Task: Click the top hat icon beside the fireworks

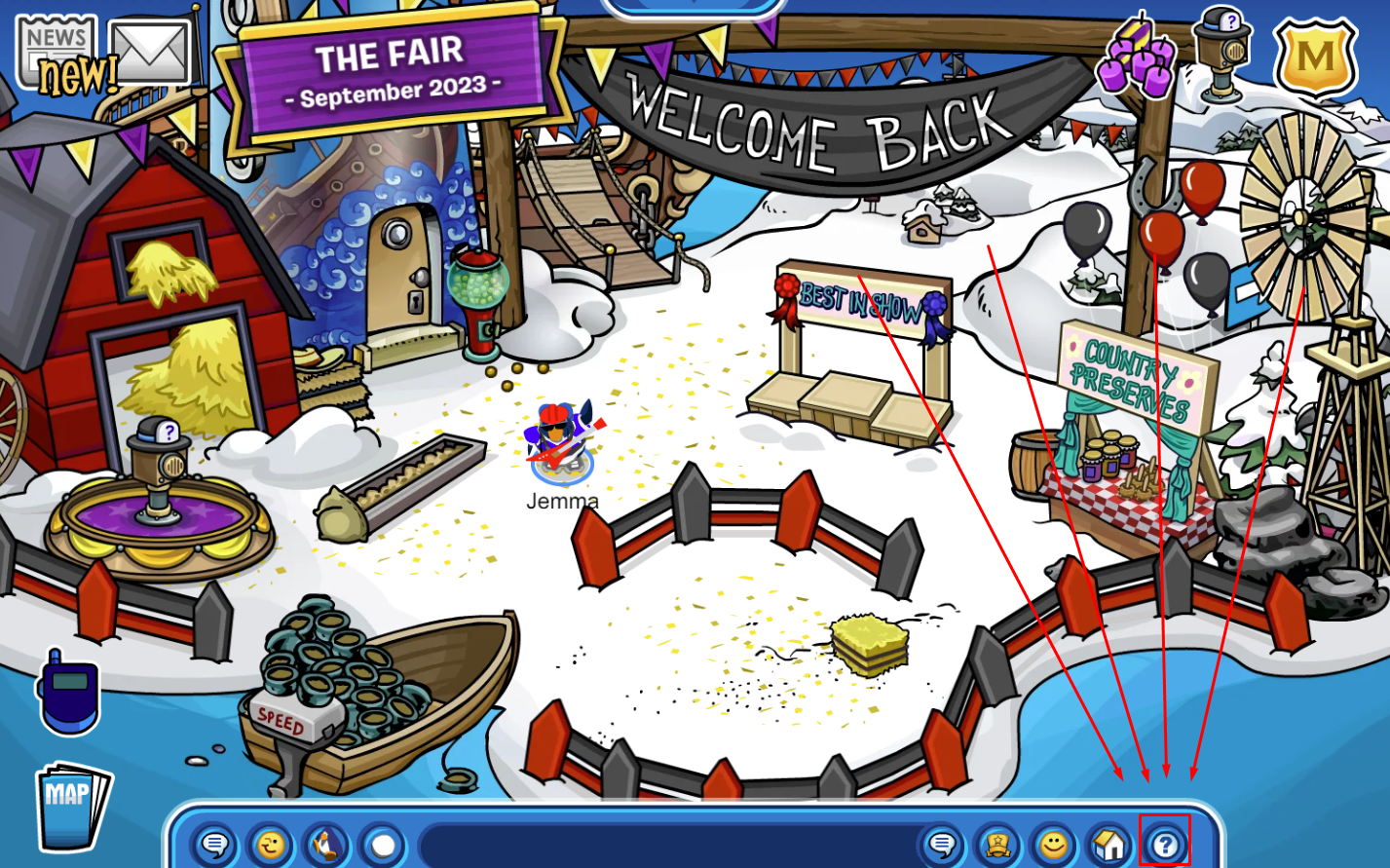Action: pyautogui.click(x=1223, y=53)
